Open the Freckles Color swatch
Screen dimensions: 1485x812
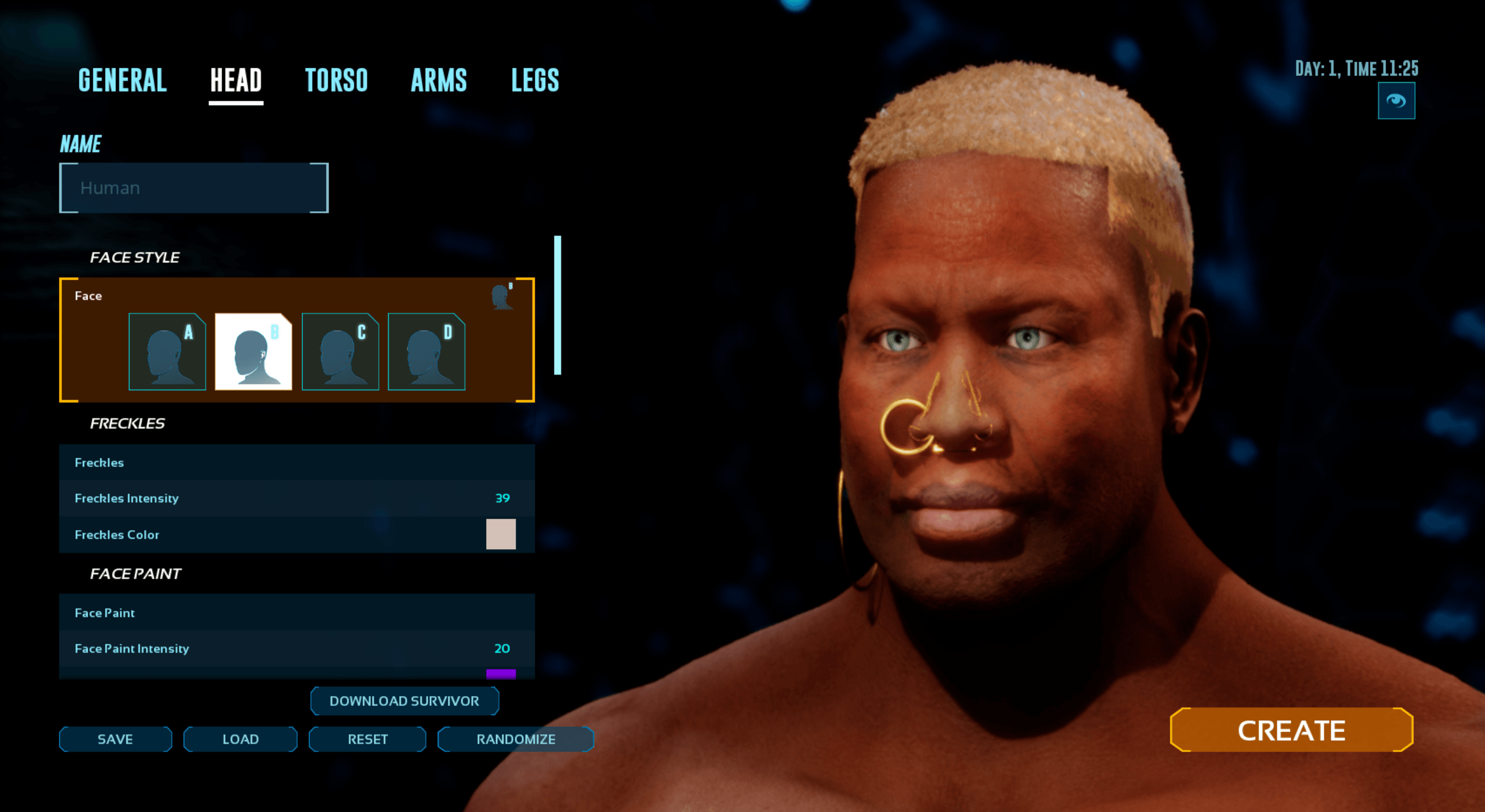coord(502,534)
